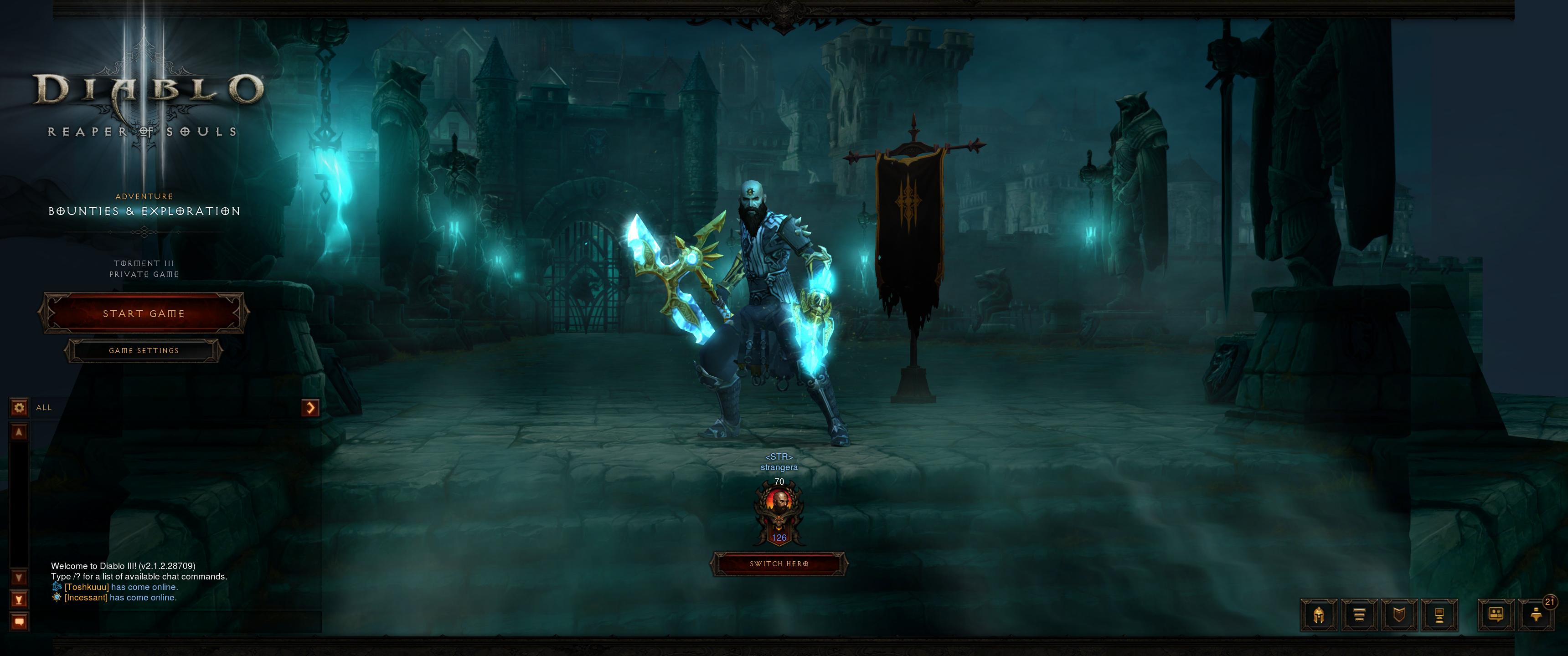The image size is (1568, 656).
Task: Open Game Settings
Action: click(144, 350)
